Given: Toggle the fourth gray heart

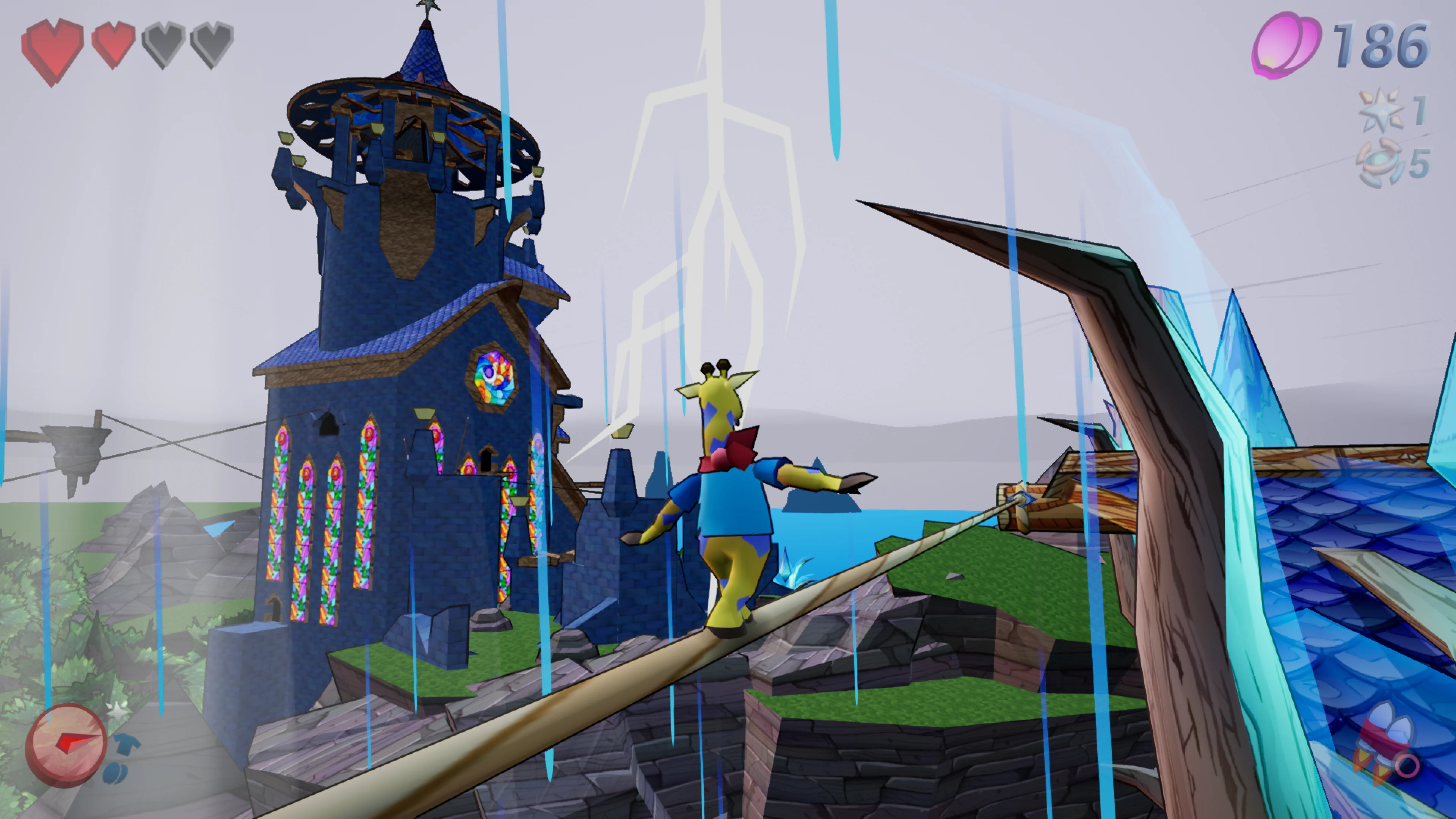Looking at the screenshot, I should pyautogui.click(x=212, y=45).
